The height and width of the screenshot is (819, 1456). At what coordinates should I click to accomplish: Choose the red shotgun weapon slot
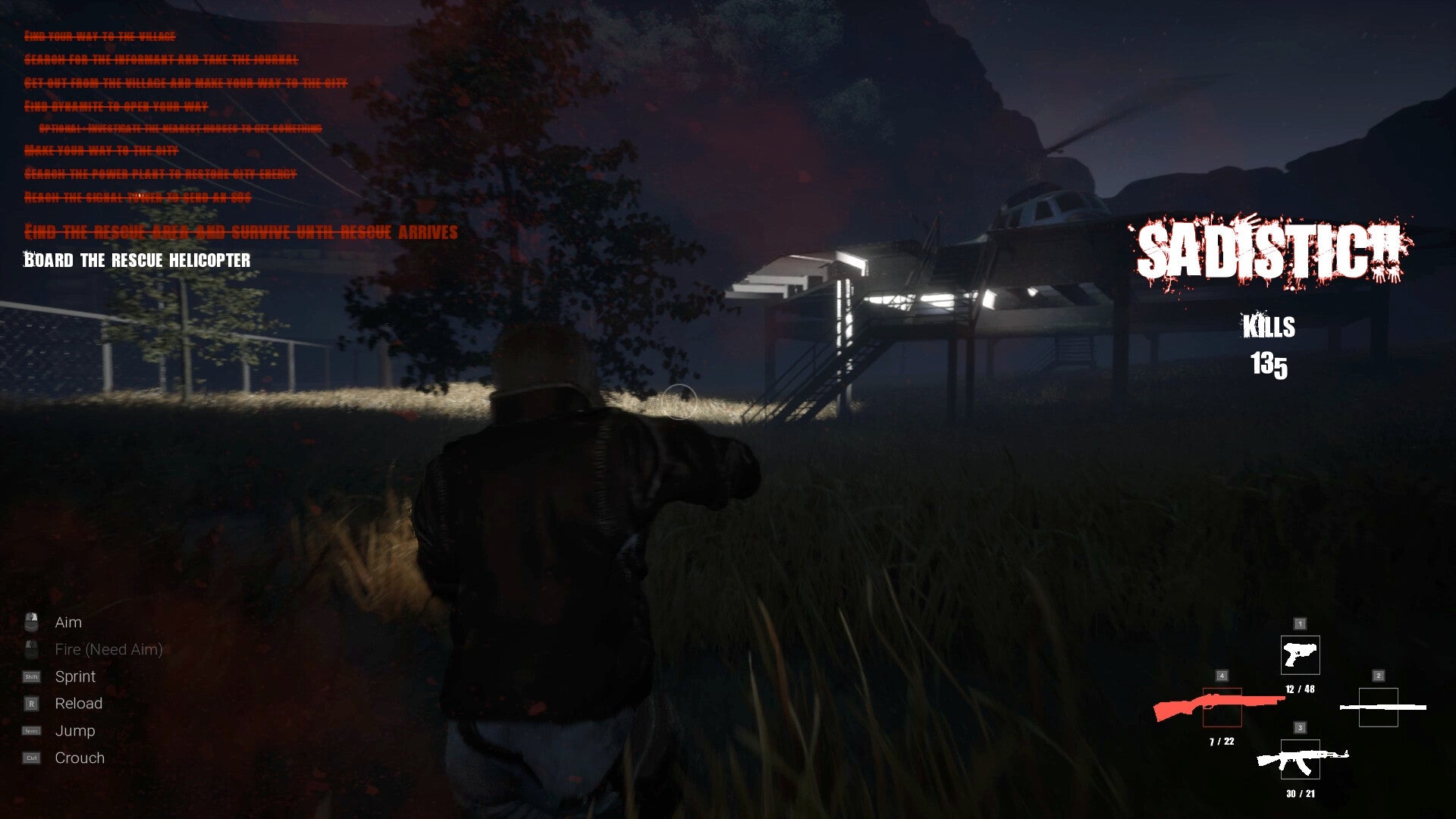pos(1222,707)
